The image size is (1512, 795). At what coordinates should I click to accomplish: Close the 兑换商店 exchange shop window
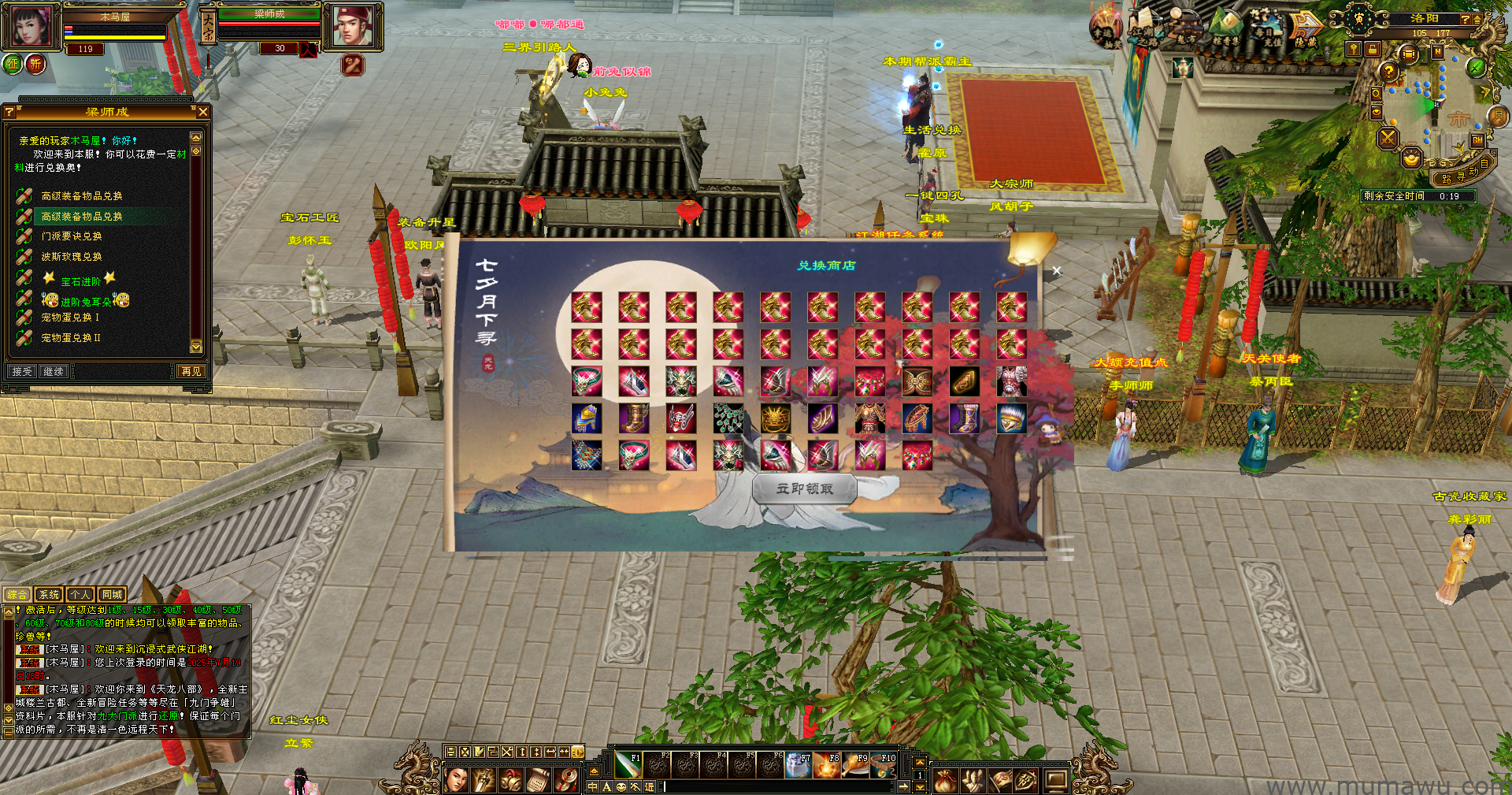(1056, 271)
